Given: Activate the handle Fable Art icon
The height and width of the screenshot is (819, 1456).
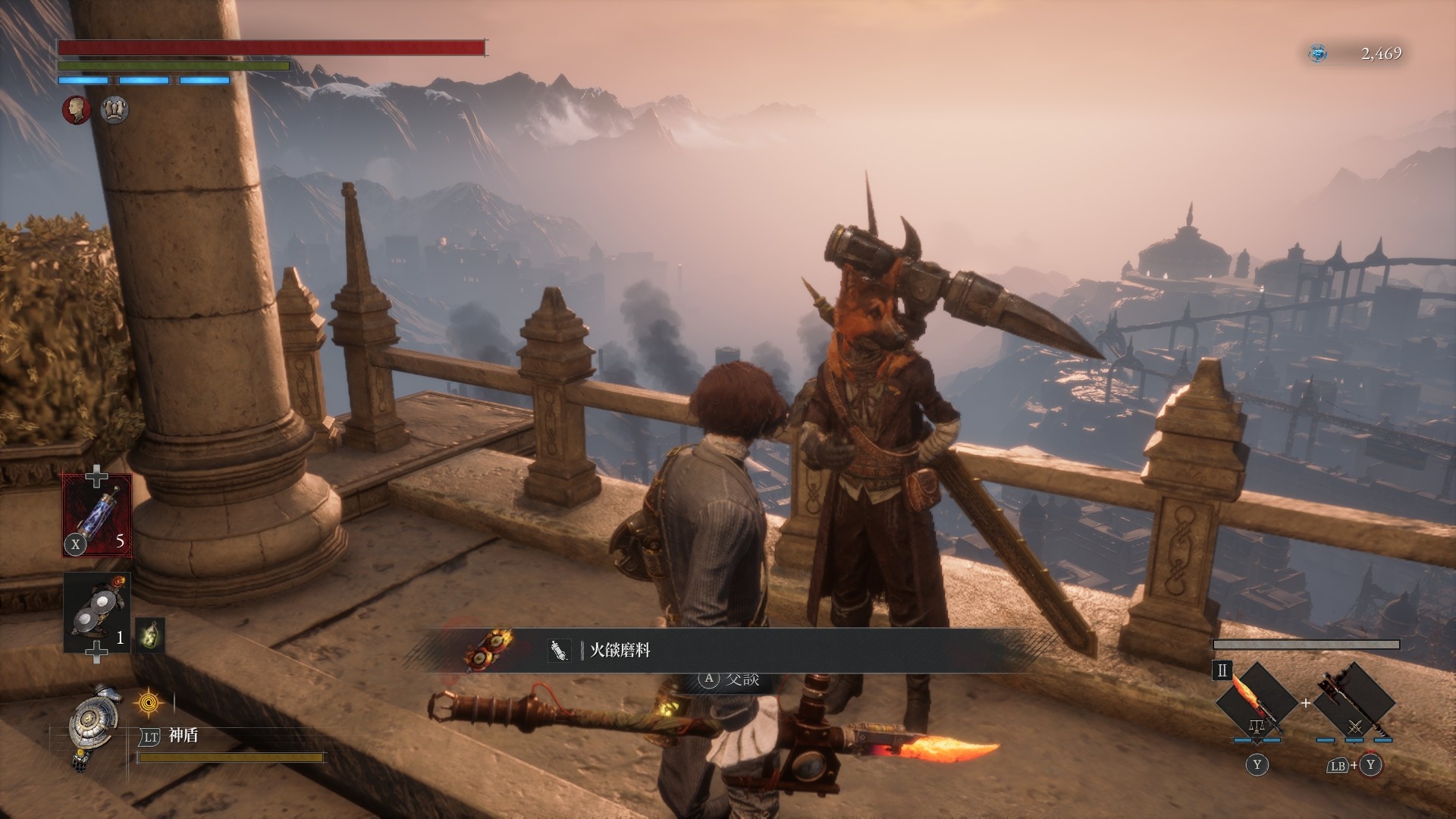Looking at the screenshot, I should pos(1354,704).
